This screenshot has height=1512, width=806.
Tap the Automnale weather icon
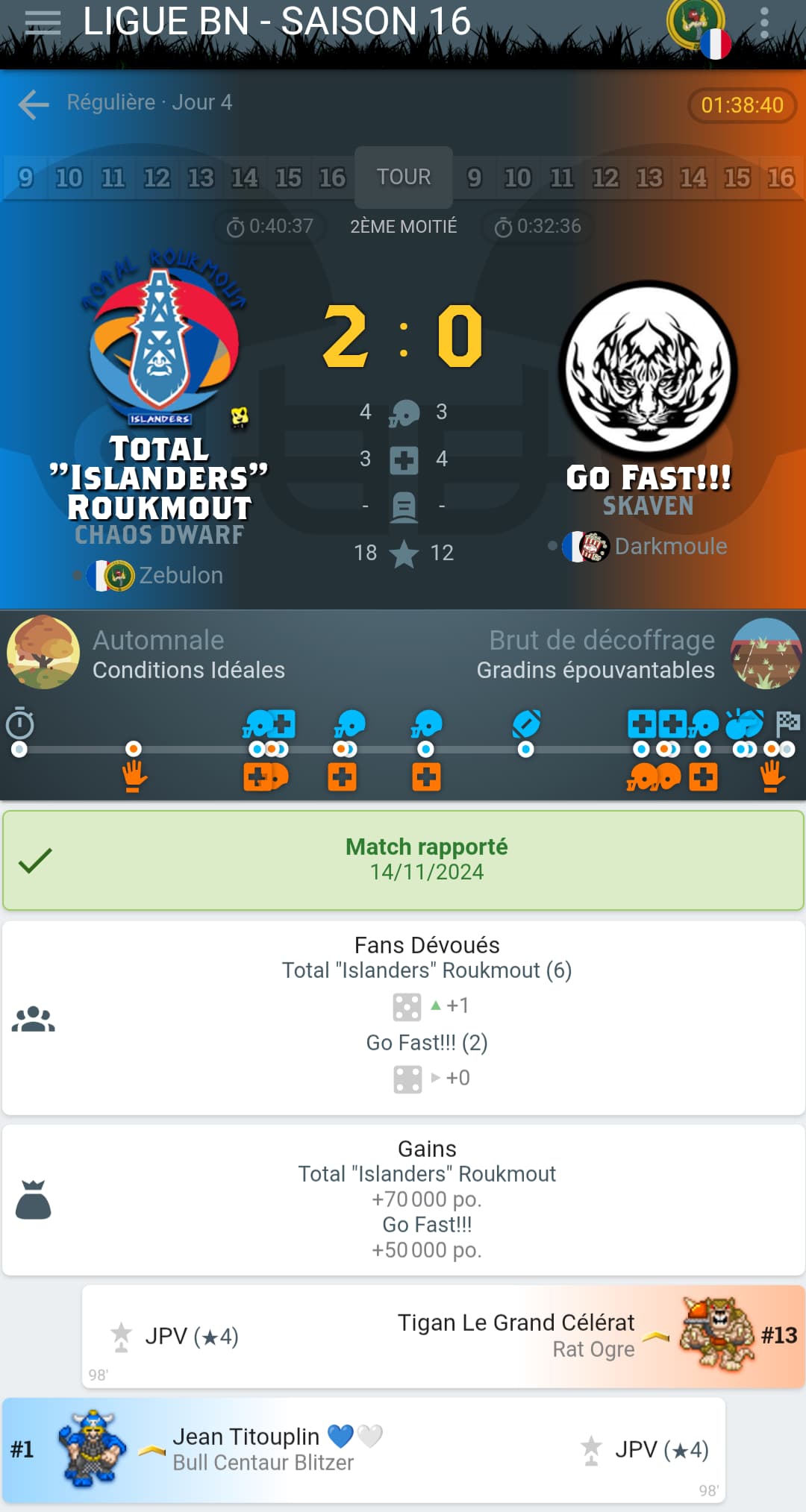pos(43,651)
